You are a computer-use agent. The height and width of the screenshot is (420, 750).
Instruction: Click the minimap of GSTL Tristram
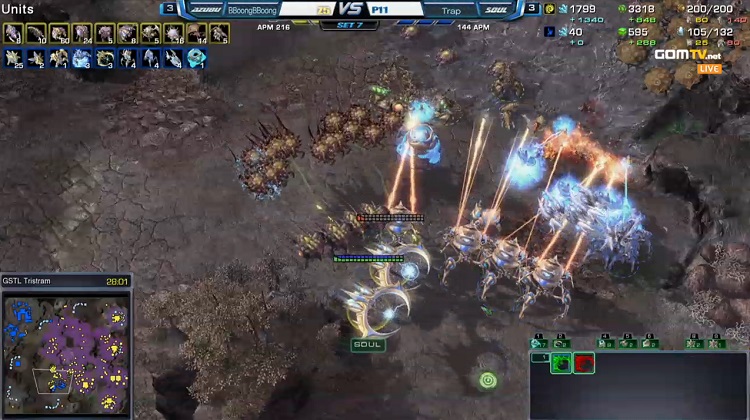click(66, 350)
